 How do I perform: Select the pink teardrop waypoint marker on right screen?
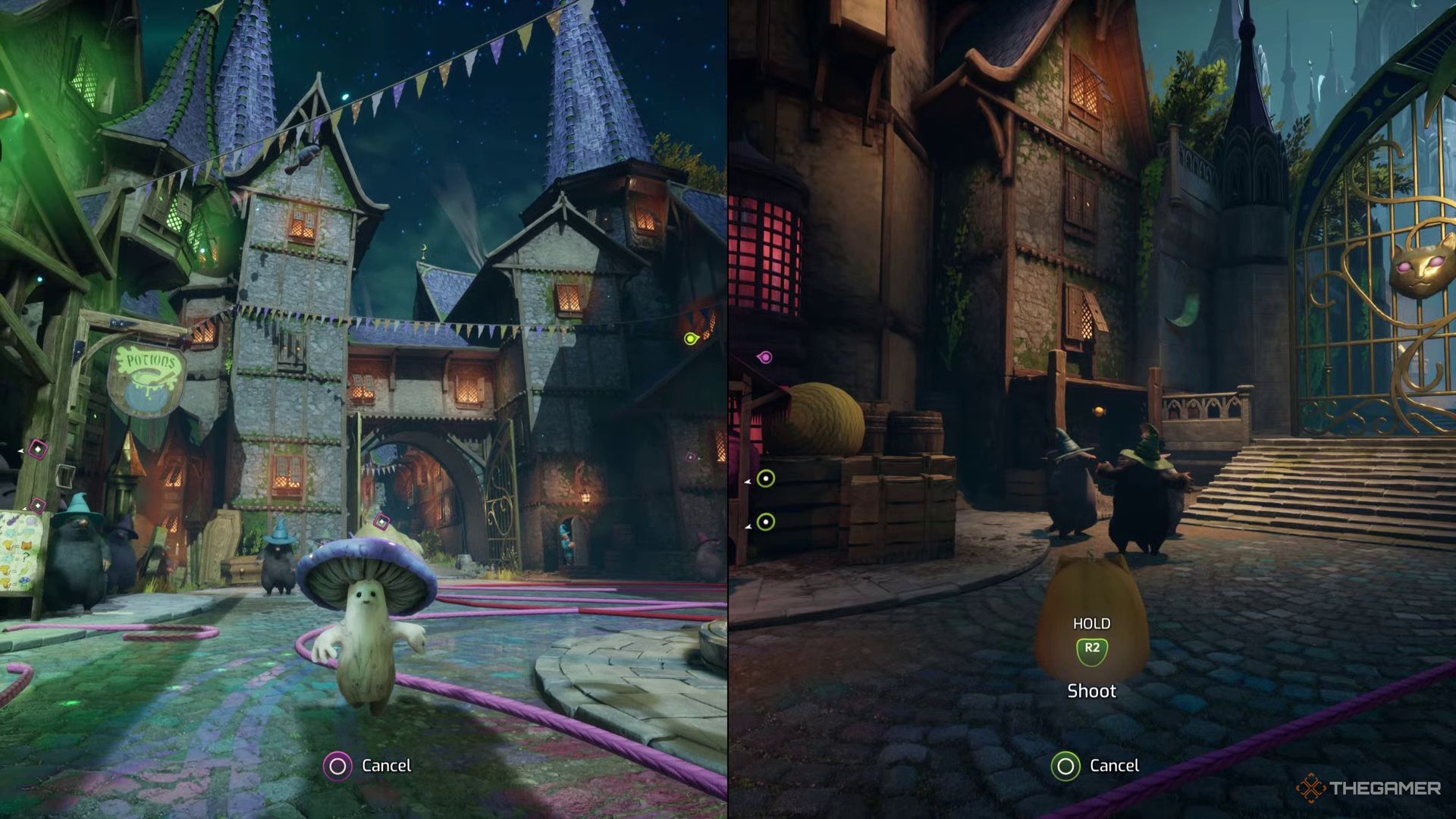point(764,356)
